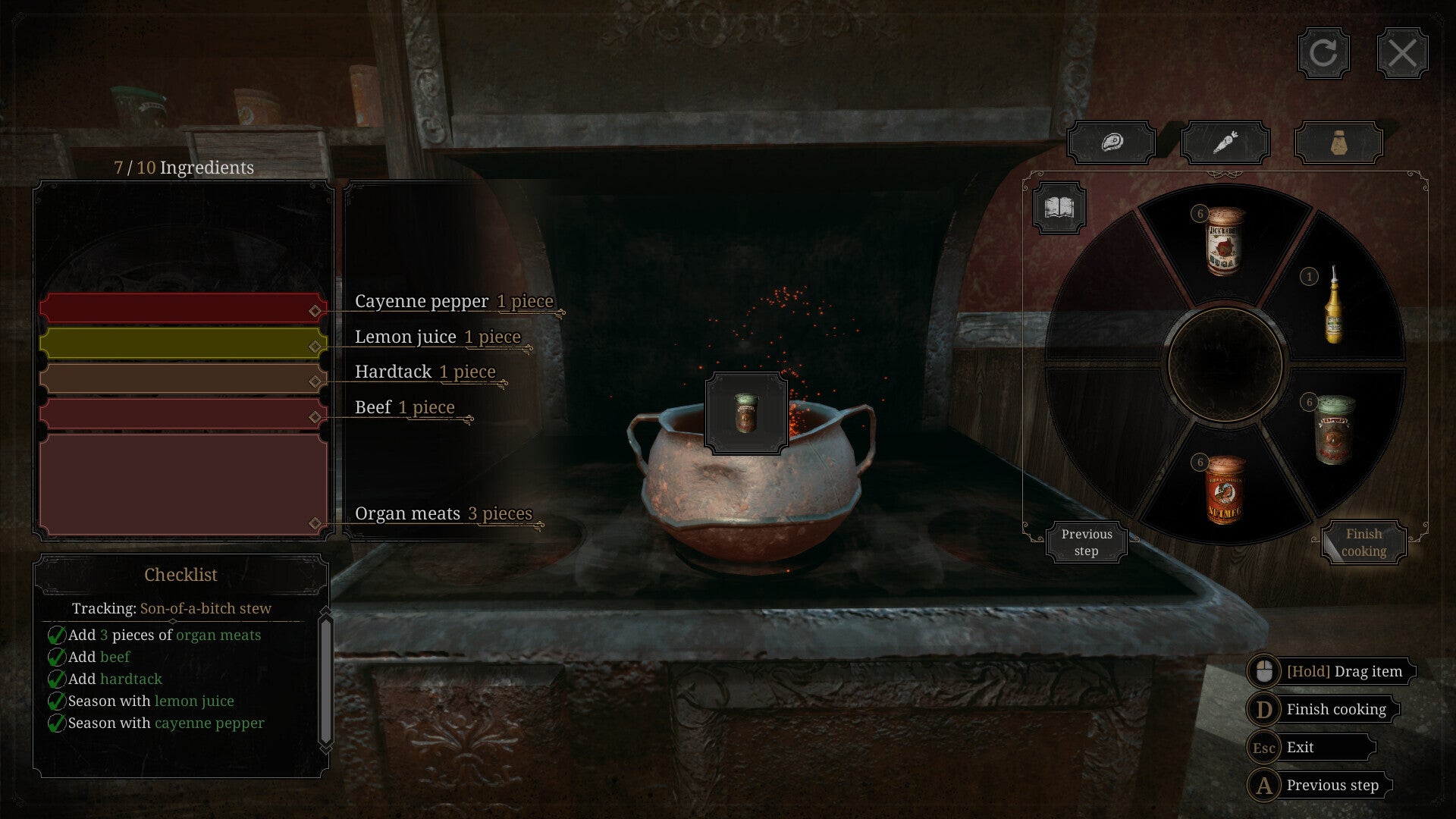Select the Organ meats ingredient bar
Viewport: 1456px width, 819px height.
click(183, 484)
